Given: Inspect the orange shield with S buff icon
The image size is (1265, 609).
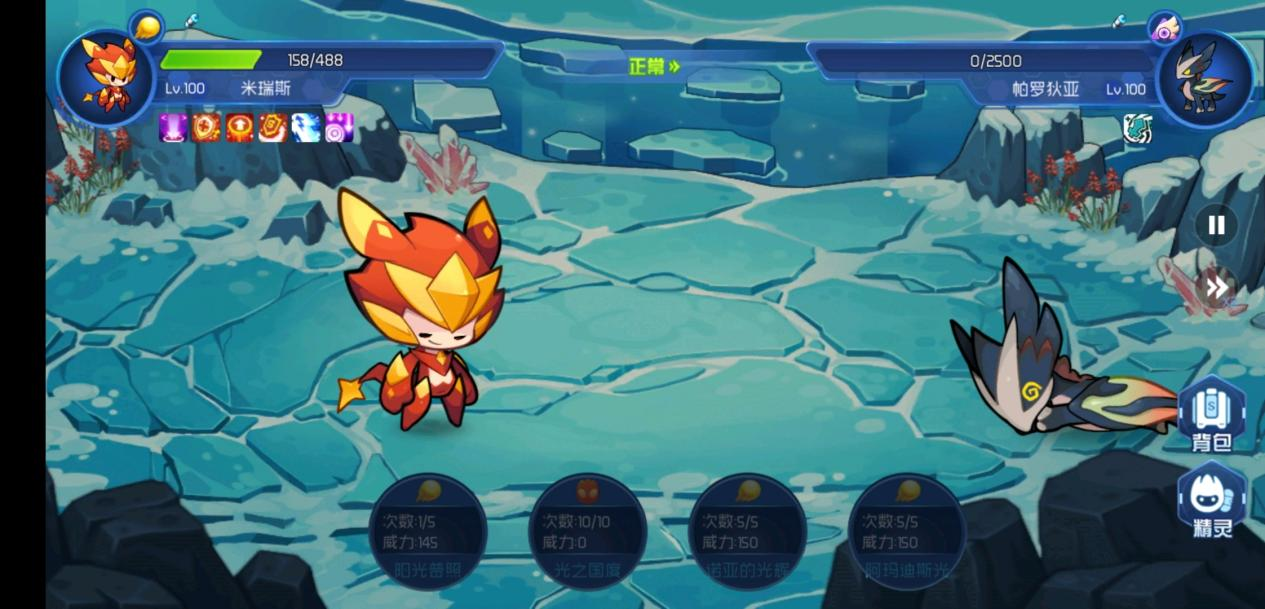Looking at the screenshot, I should (272, 128).
